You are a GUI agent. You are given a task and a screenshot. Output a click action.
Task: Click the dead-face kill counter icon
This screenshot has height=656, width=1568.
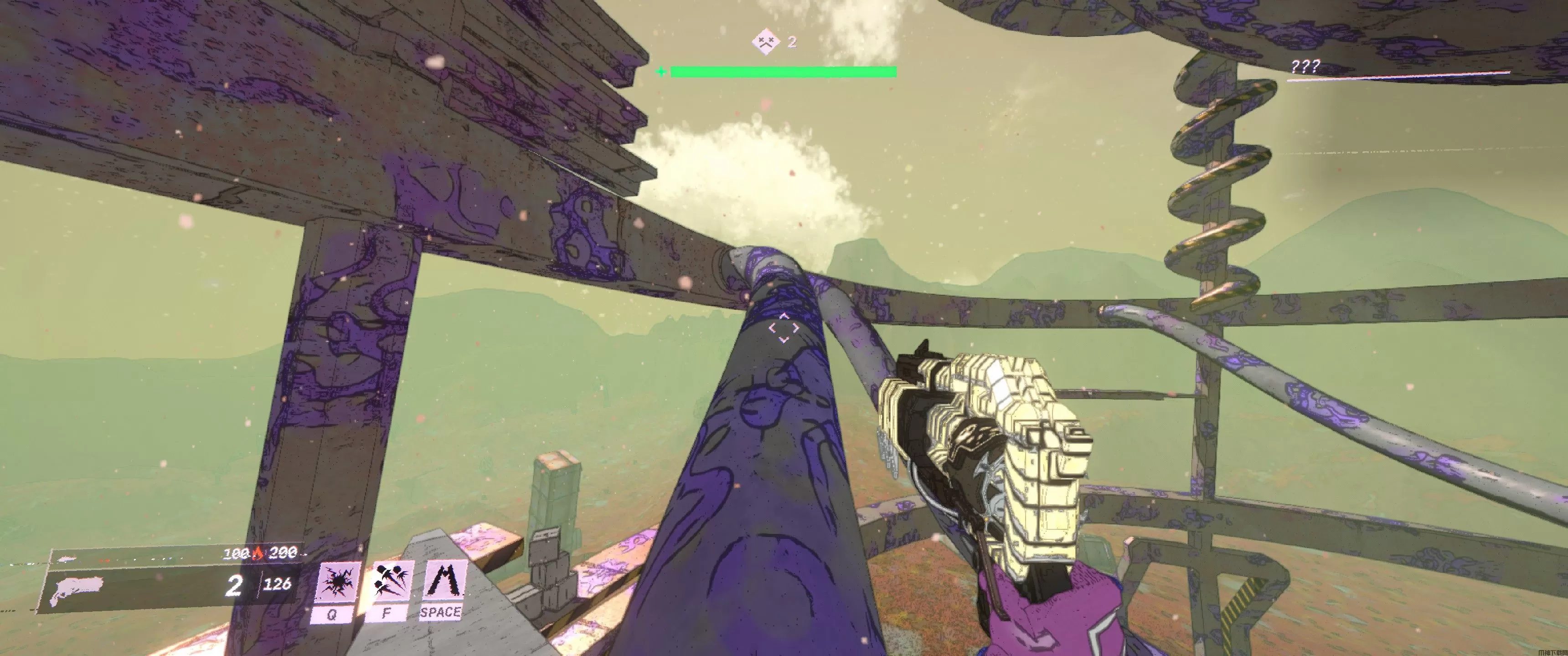tap(765, 42)
